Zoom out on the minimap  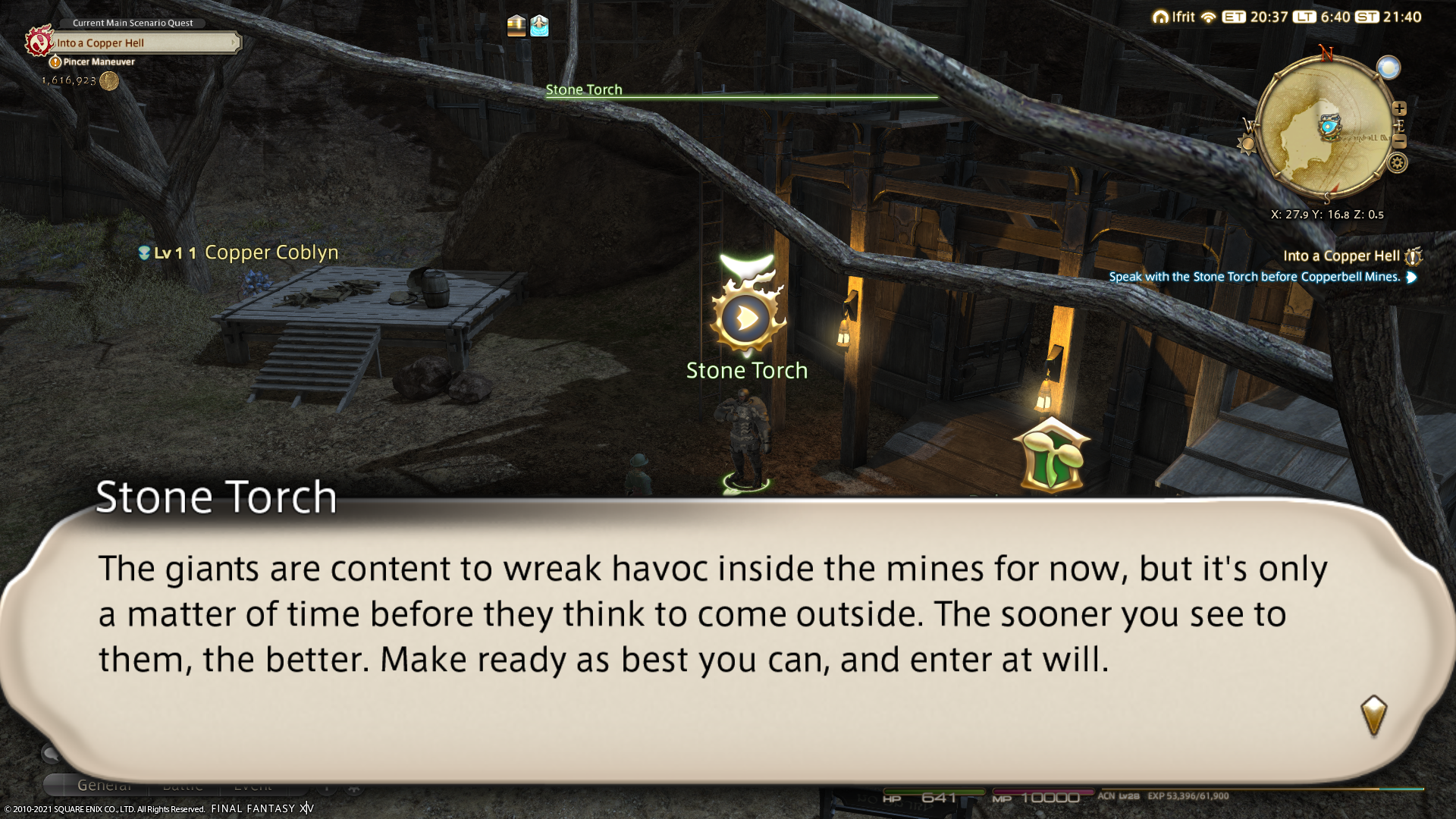pyautogui.click(x=1399, y=142)
